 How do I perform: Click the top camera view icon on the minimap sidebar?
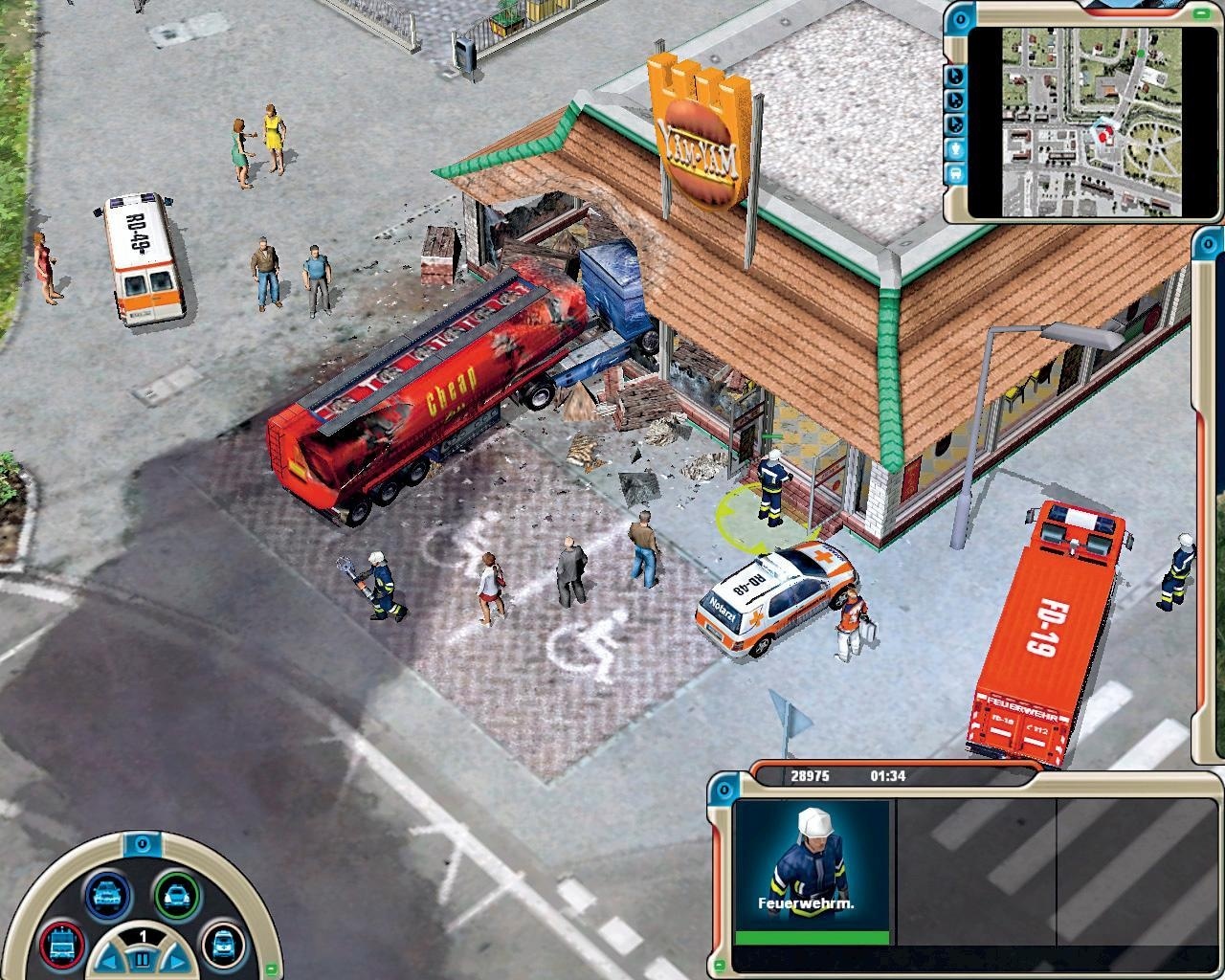[954, 77]
